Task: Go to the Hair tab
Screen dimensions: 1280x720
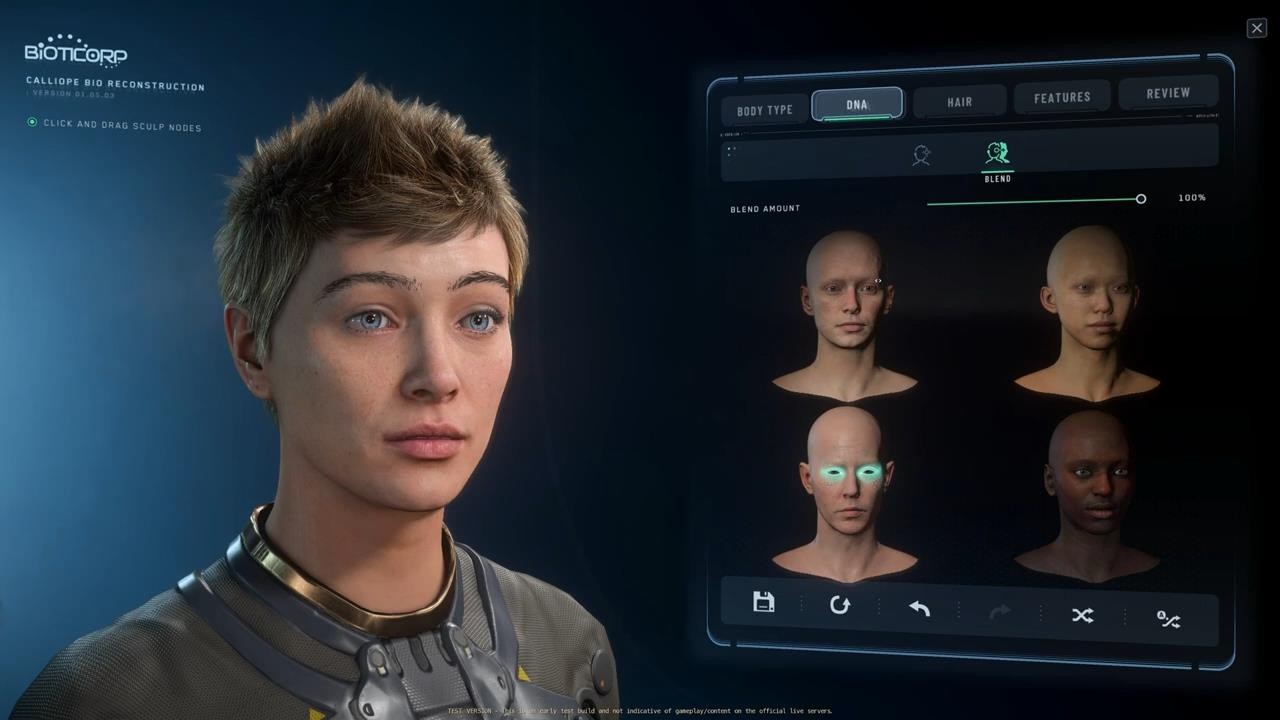Action: coord(960,101)
